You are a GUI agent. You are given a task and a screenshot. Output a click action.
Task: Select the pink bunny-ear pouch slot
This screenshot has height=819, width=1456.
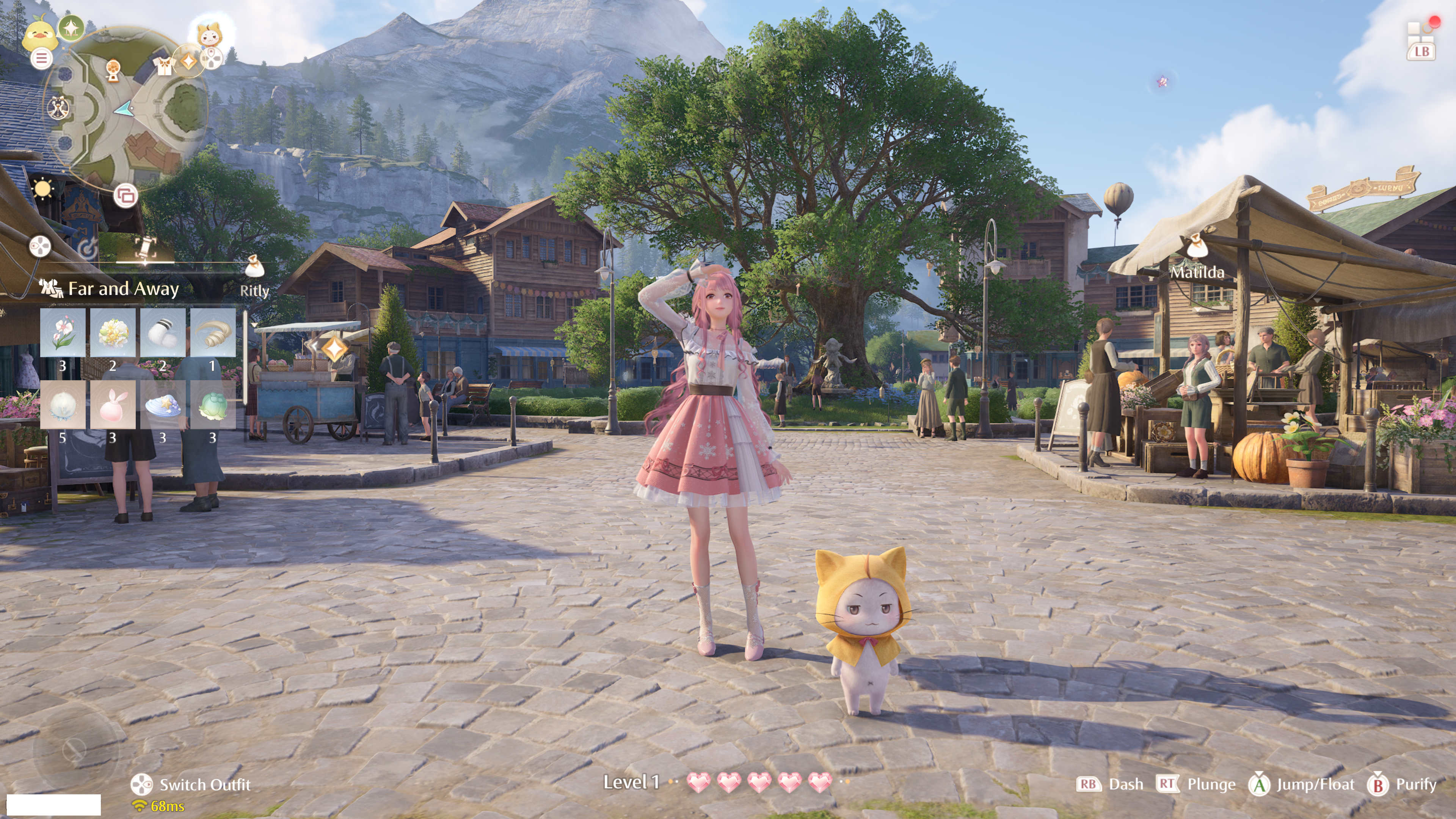click(113, 405)
